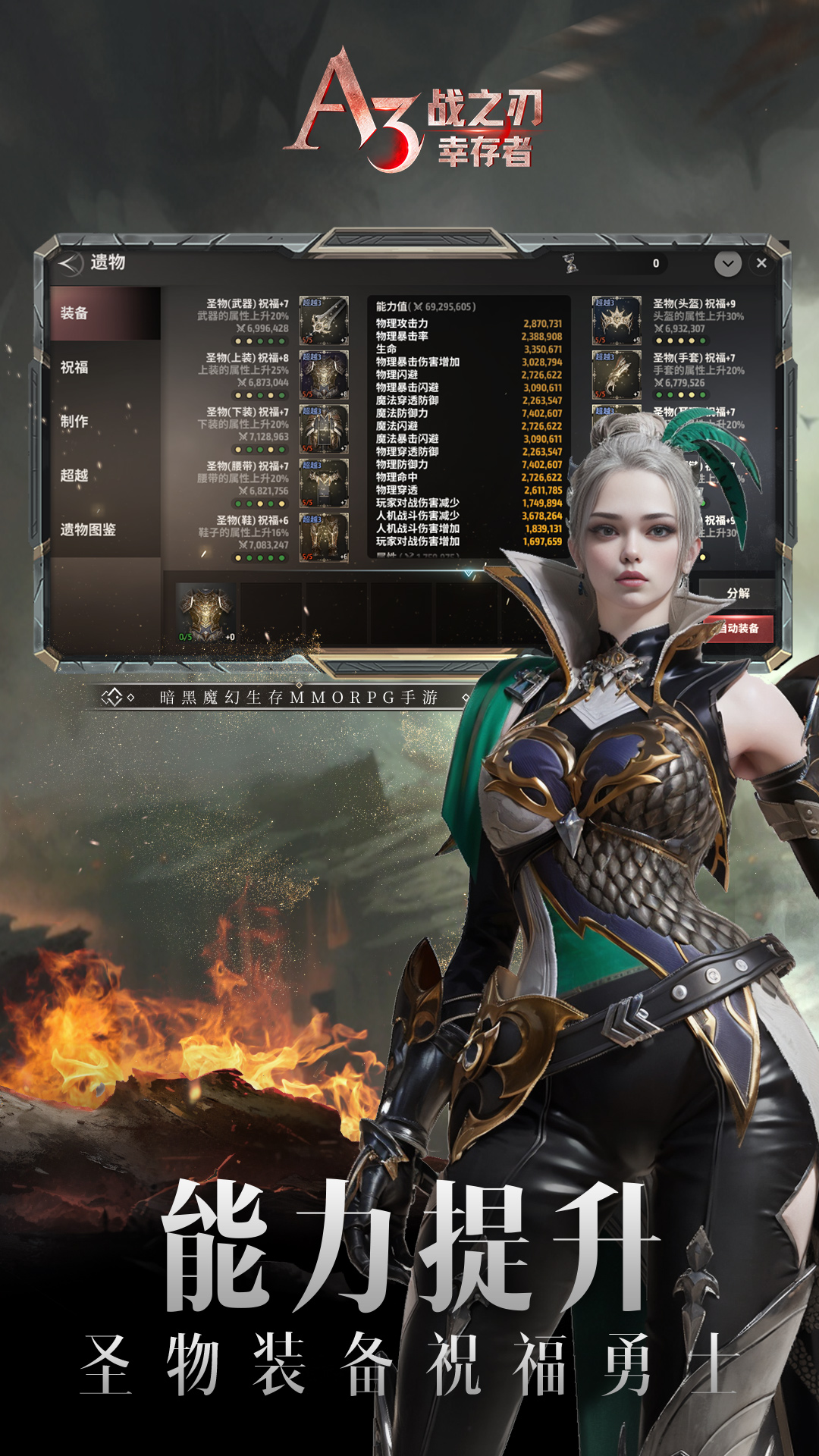Screen dimensions: 819x1456
Task: Select the relic weapon (武器) slot
Action: point(324,320)
